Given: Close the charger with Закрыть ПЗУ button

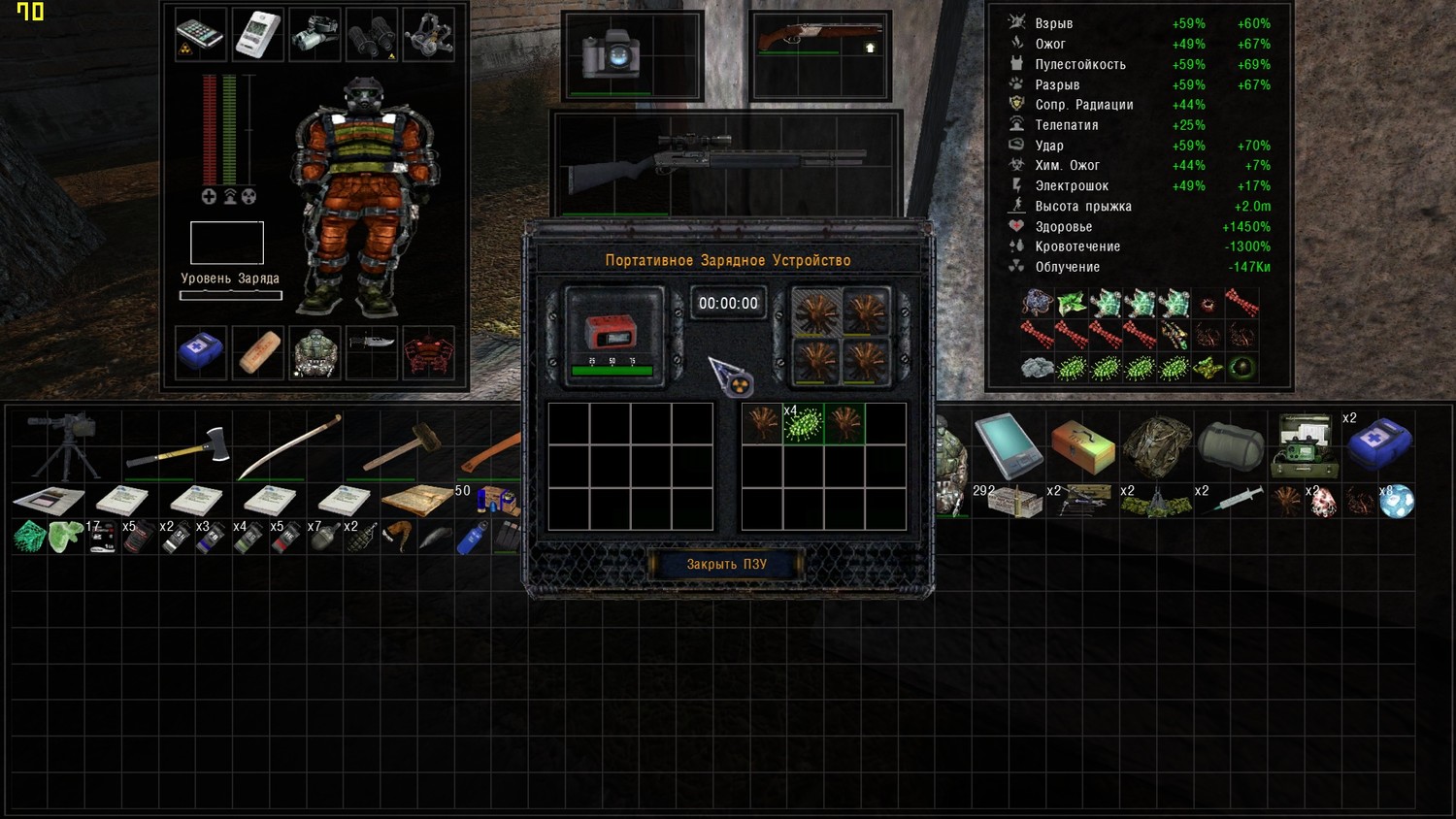Looking at the screenshot, I should coord(726,564).
